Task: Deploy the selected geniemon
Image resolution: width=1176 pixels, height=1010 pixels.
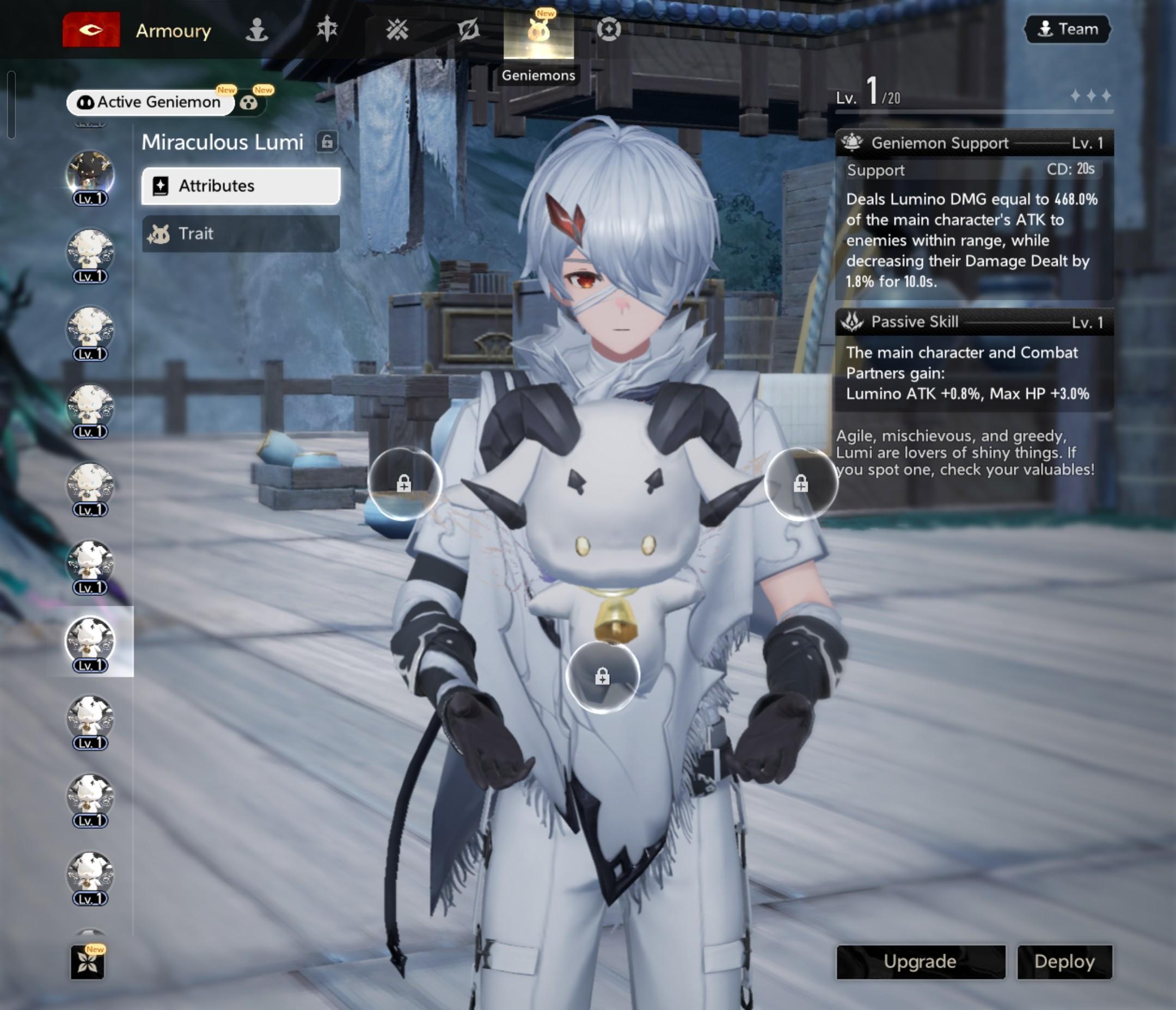Action: [1064, 961]
